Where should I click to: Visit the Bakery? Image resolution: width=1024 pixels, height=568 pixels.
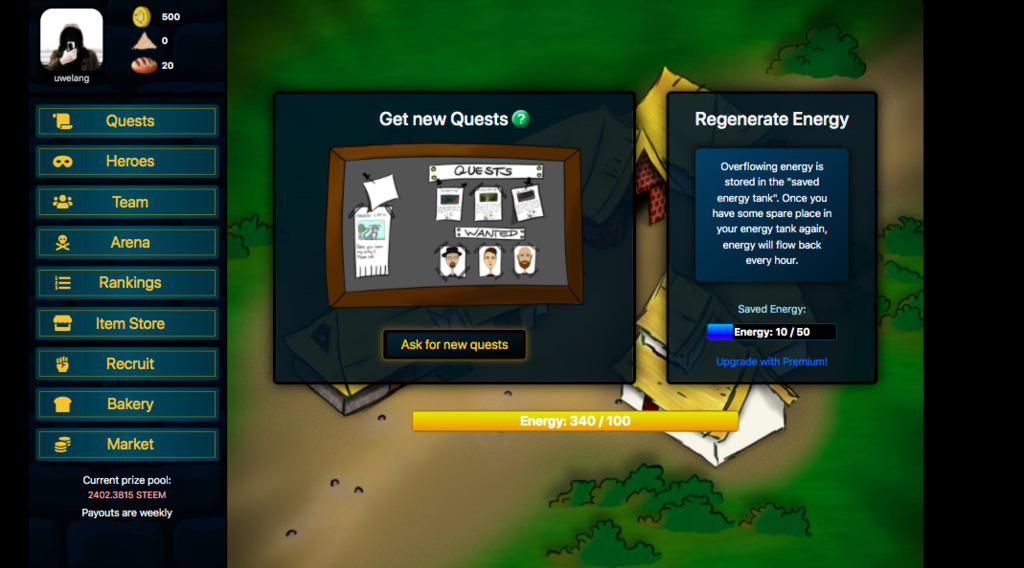tap(127, 404)
